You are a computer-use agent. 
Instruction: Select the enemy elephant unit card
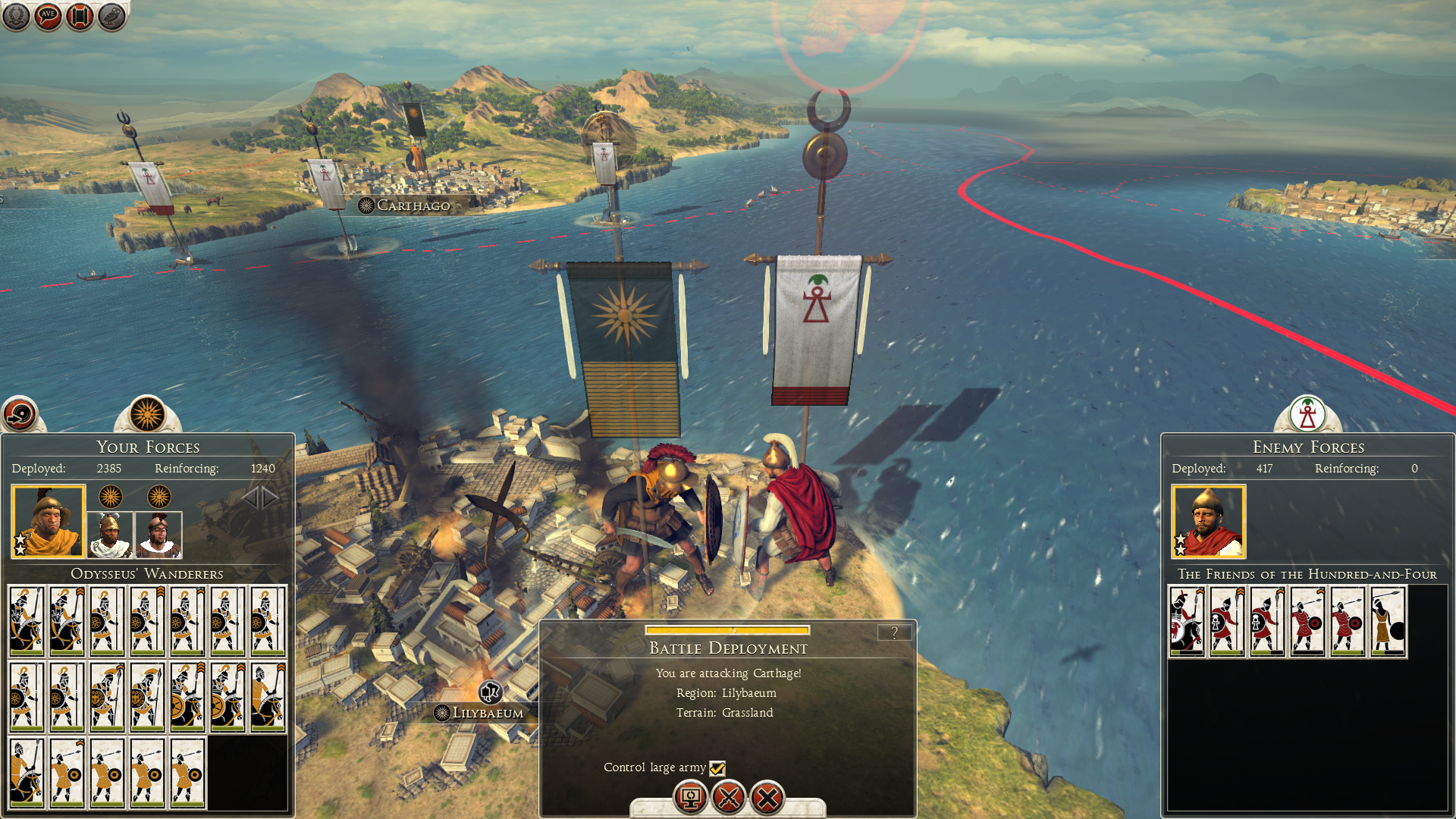coord(1187,621)
